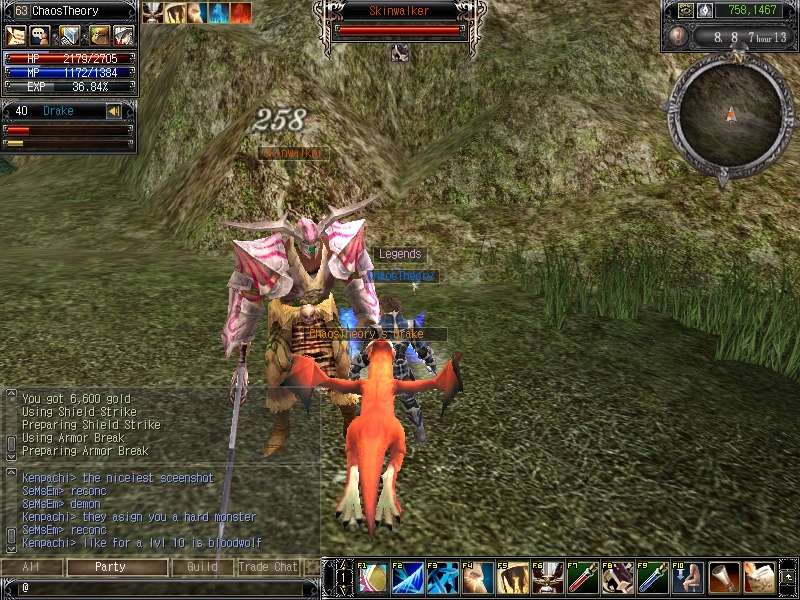This screenshot has width=800, height=600.
Task: Open the character portrait menu icon
Action: (17, 36)
